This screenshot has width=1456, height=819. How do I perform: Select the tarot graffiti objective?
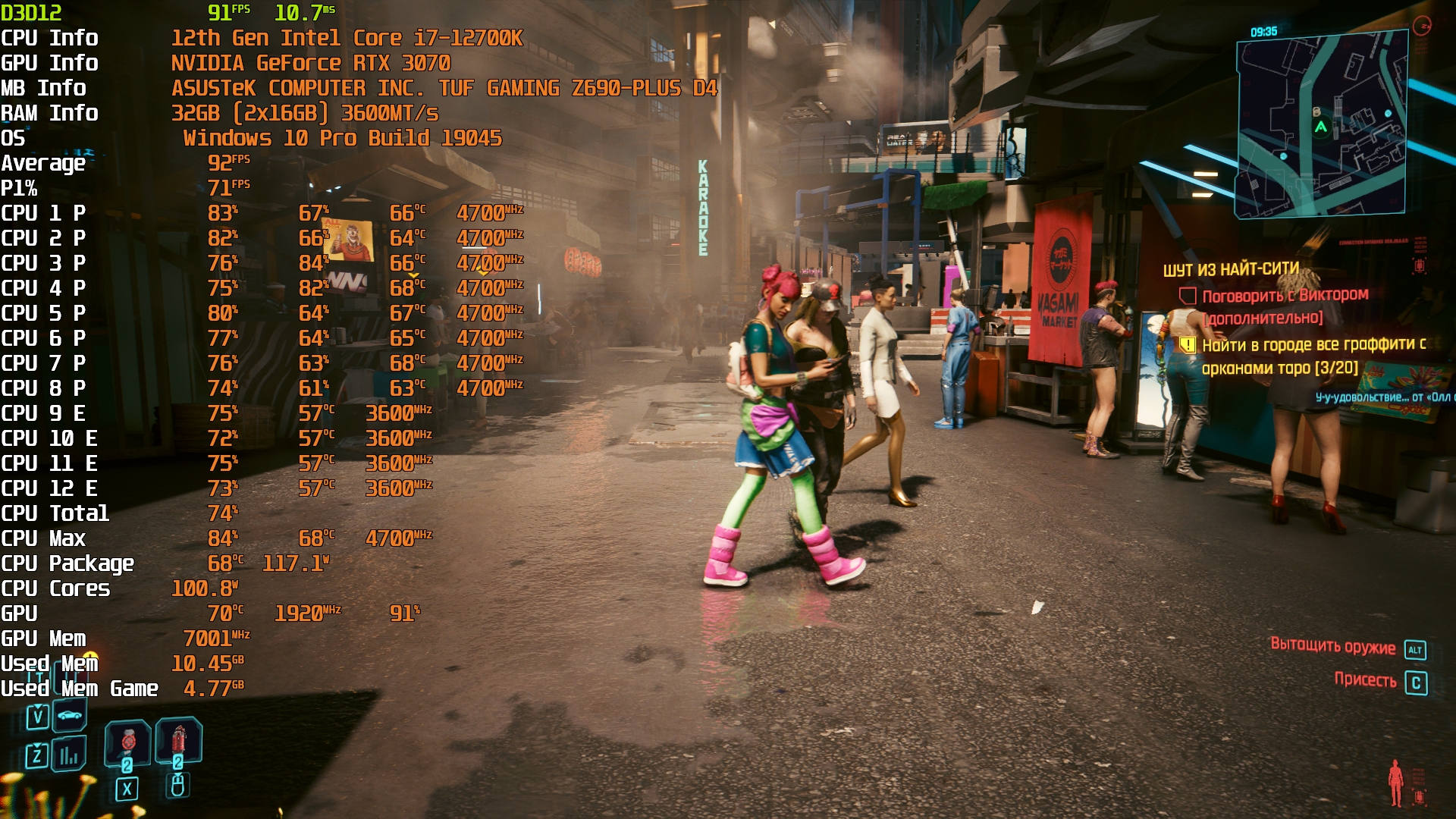[1313, 356]
